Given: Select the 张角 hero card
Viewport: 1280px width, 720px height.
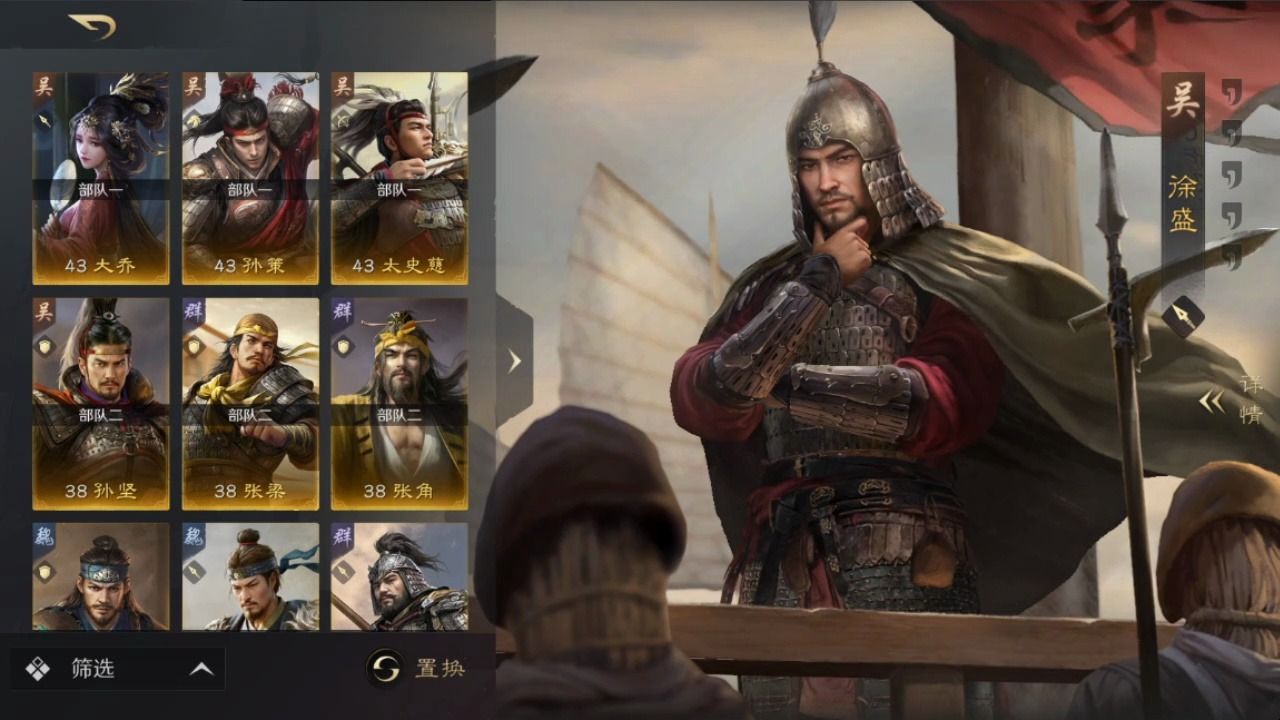Looking at the screenshot, I should point(399,403).
